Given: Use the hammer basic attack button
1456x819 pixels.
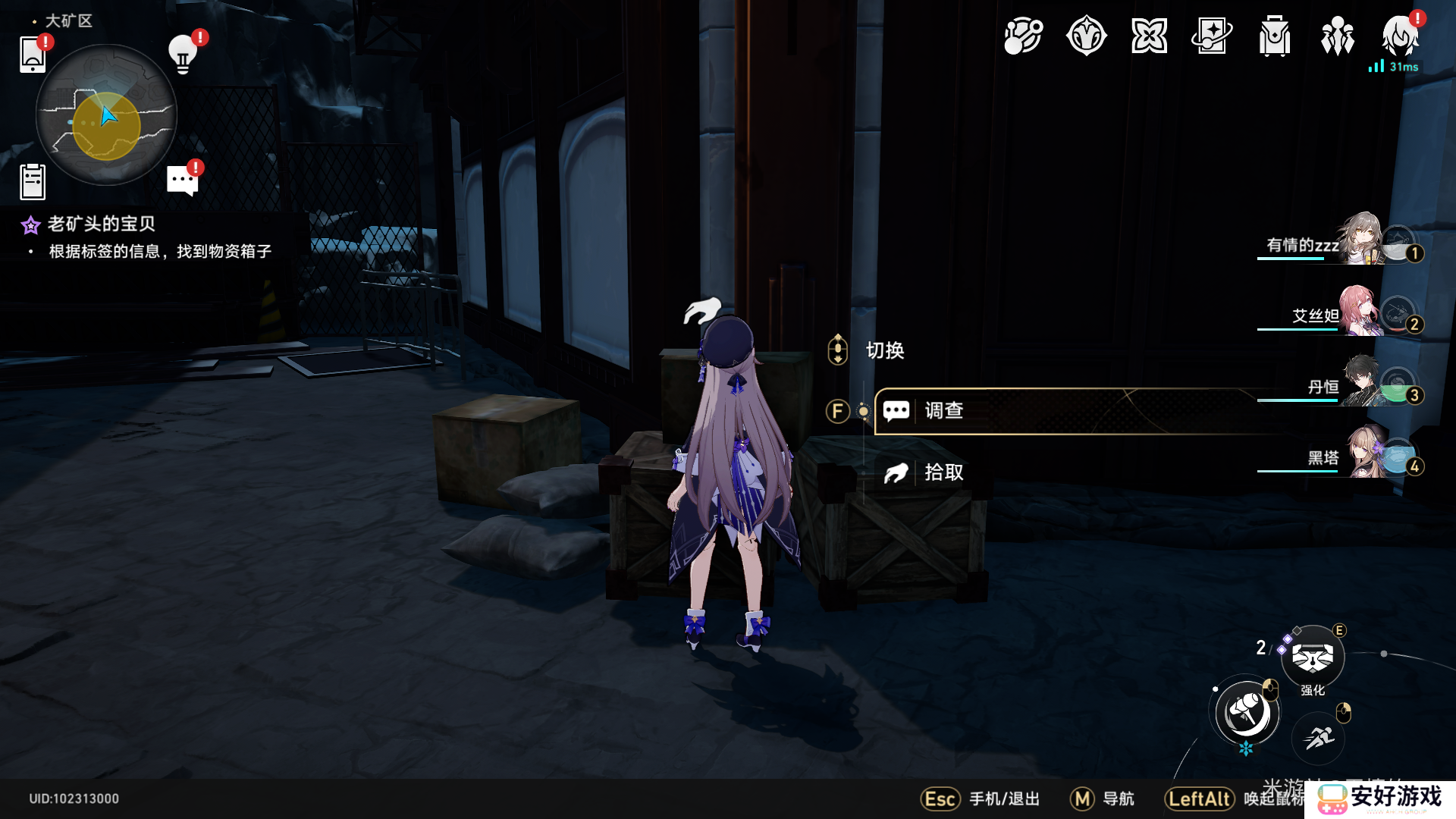Looking at the screenshot, I should pyautogui.click(x=1247, y=713).
